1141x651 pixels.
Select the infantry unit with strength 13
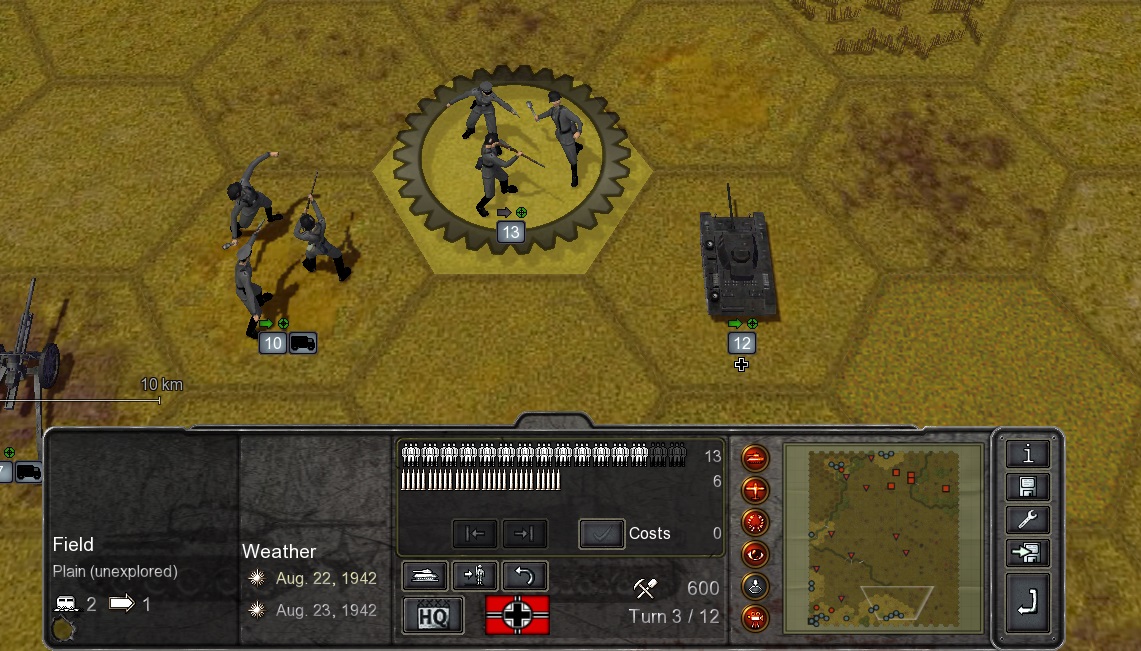tap(509, 160)
